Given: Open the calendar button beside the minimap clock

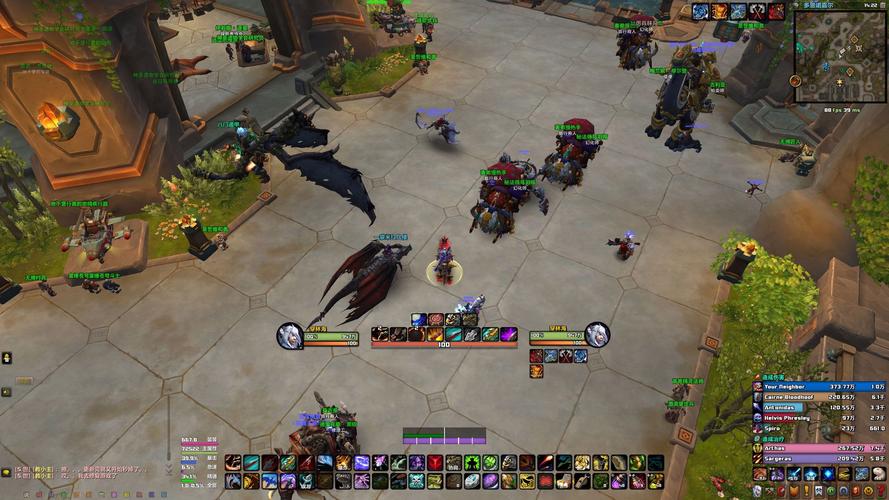Looking at the screenshot, I should [882, 5].
